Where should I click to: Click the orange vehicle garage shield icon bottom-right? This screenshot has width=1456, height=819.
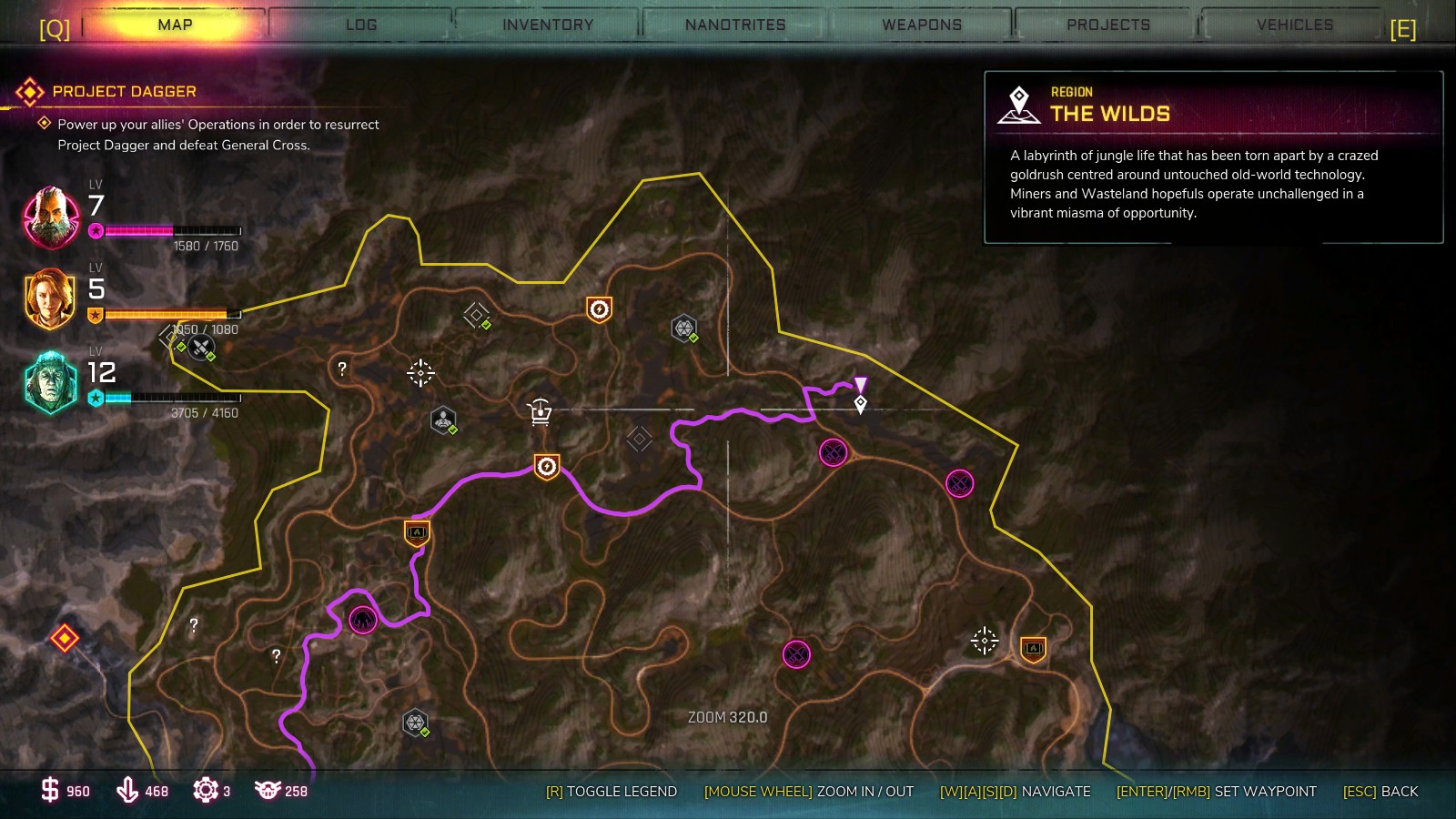click(1033, 649)
